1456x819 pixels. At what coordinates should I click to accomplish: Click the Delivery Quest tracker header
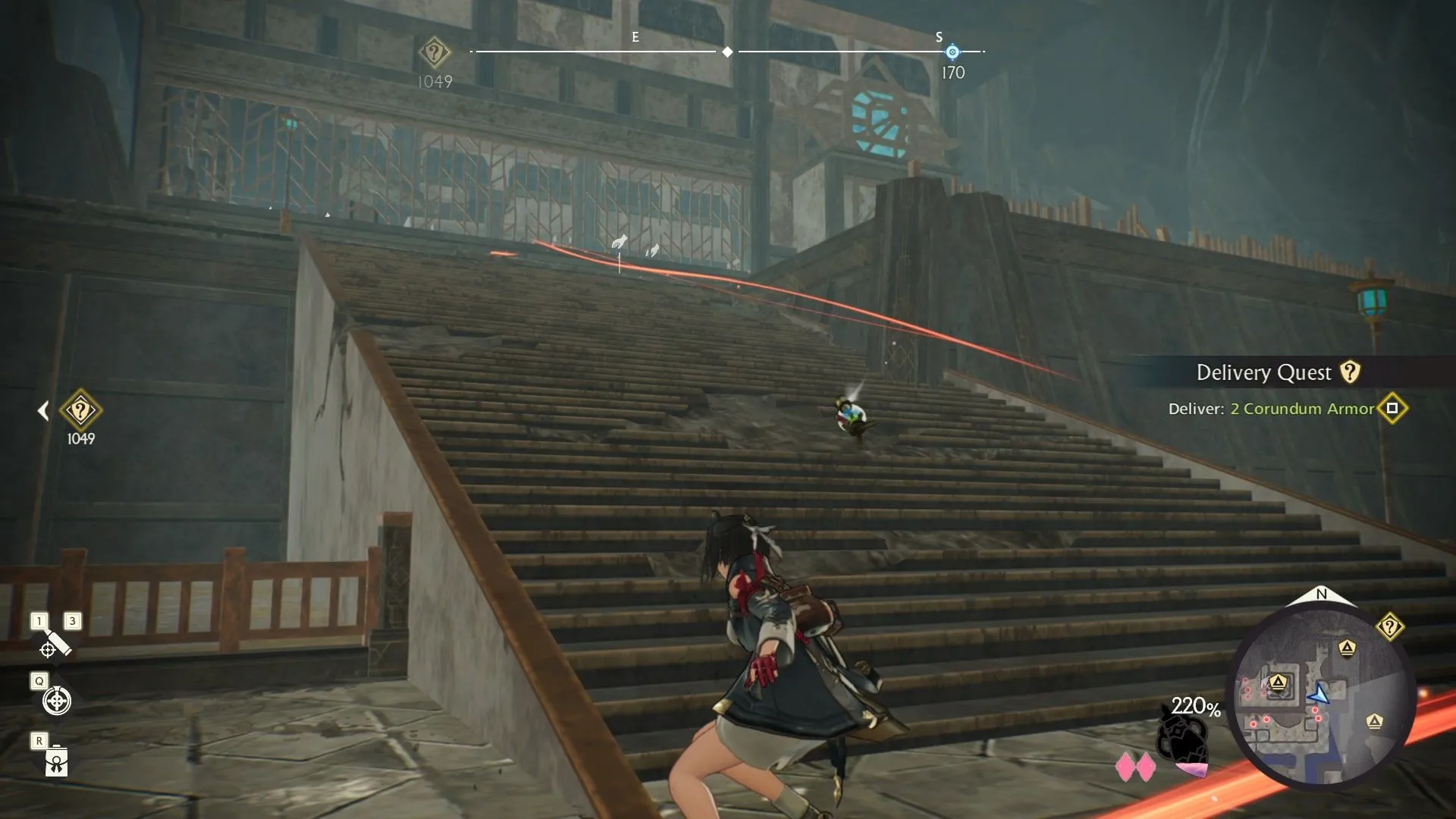[x=1264, y=372]
